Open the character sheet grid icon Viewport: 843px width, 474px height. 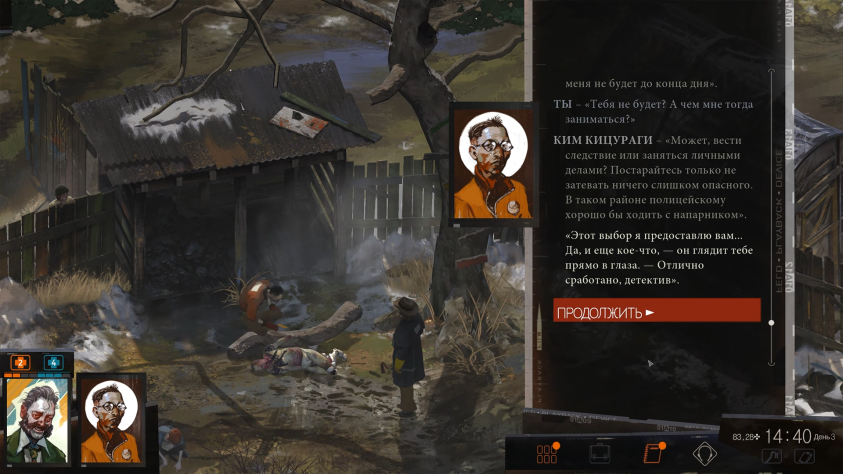546,454
